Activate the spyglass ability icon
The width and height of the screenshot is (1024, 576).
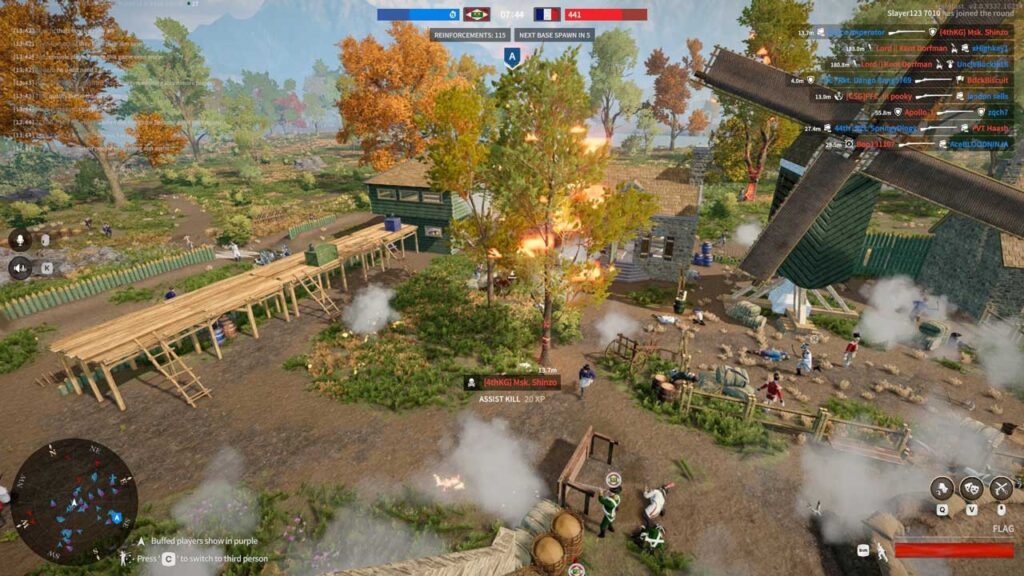click(942, 488)
